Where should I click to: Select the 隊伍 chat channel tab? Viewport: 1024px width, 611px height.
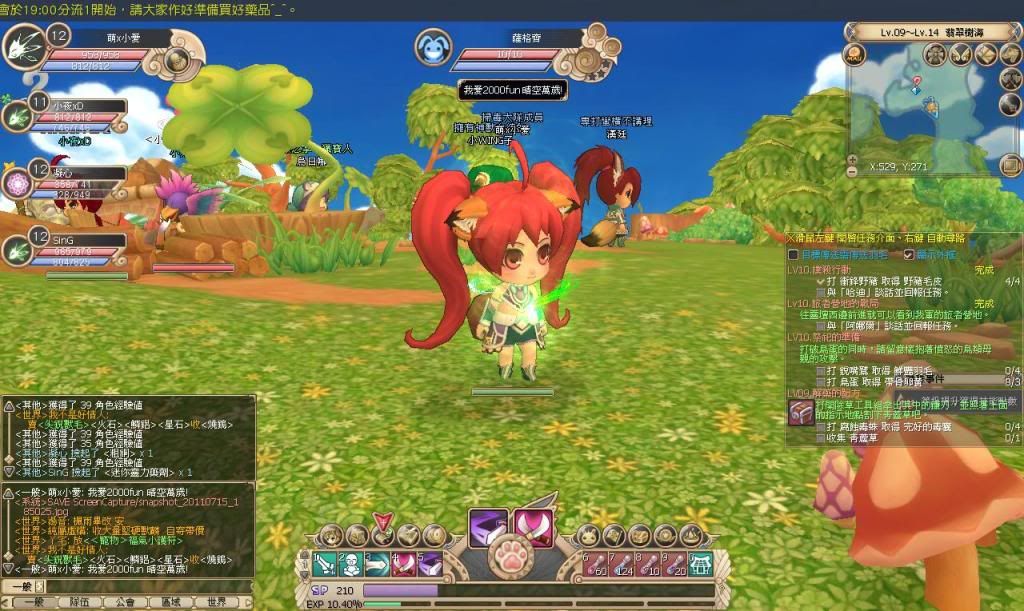pyautogui.click(x=77, y=603)
